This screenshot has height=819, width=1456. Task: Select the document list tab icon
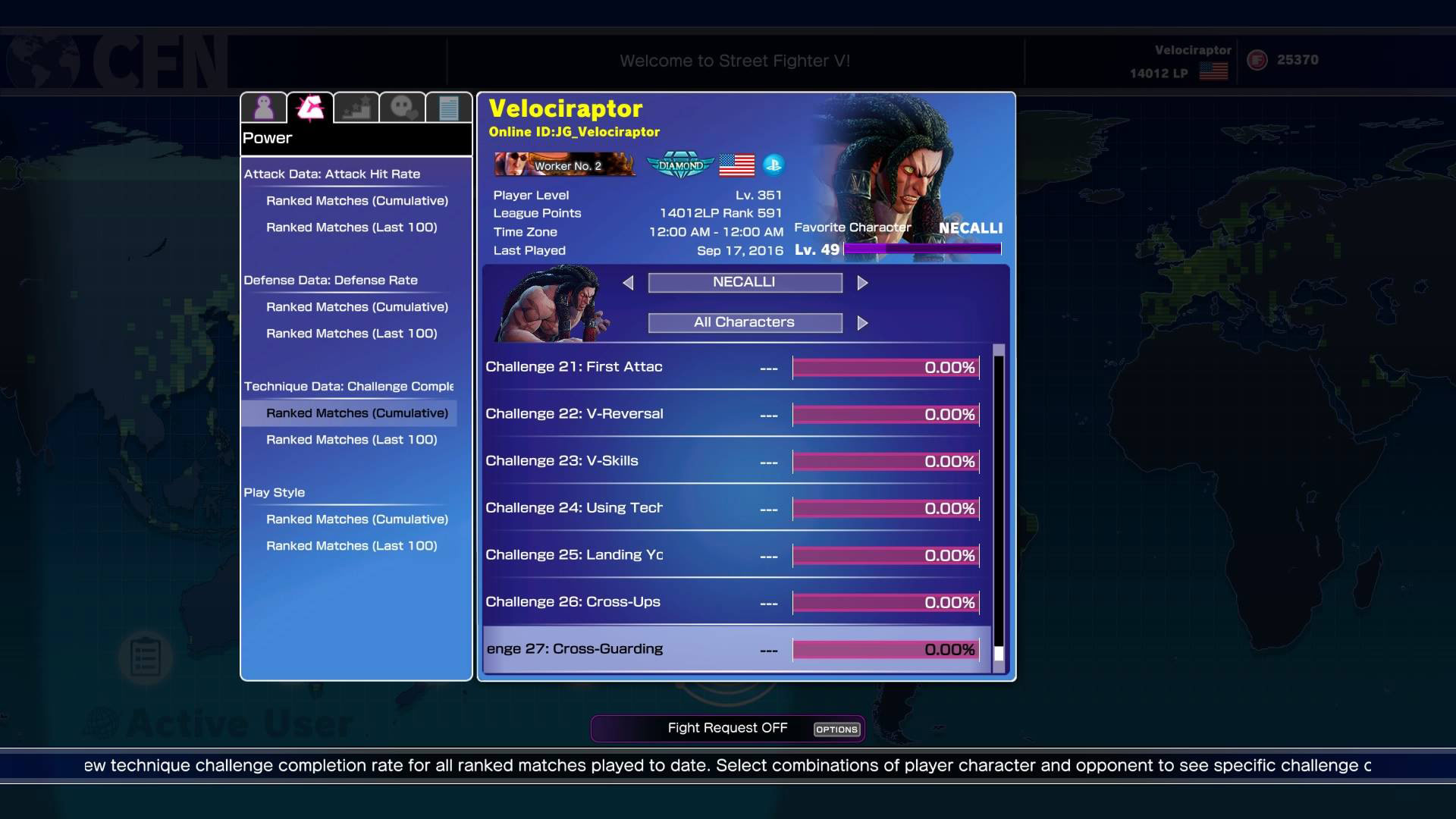(450, 106)
